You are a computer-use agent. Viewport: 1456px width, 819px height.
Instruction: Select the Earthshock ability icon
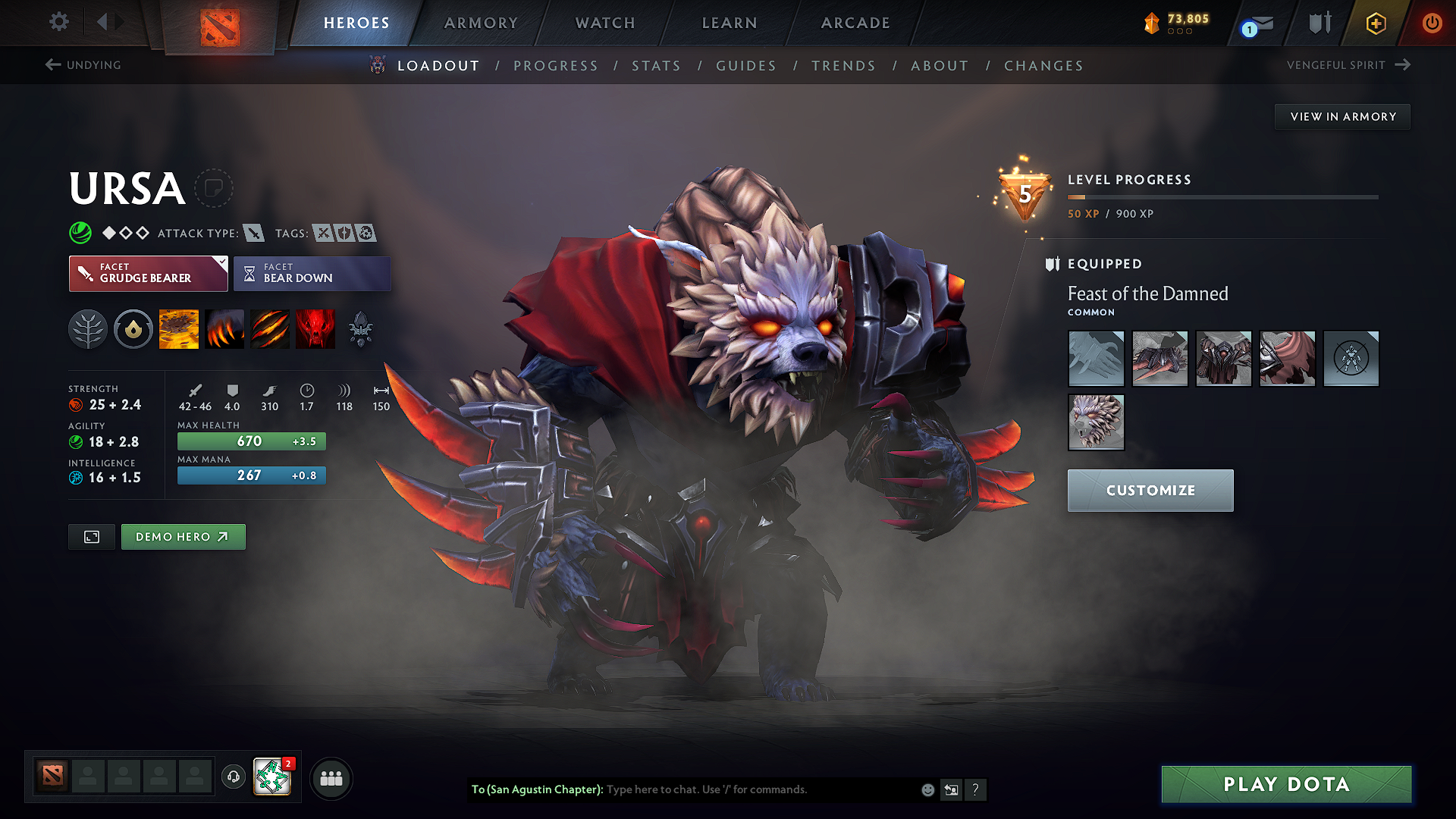[179, 328]
